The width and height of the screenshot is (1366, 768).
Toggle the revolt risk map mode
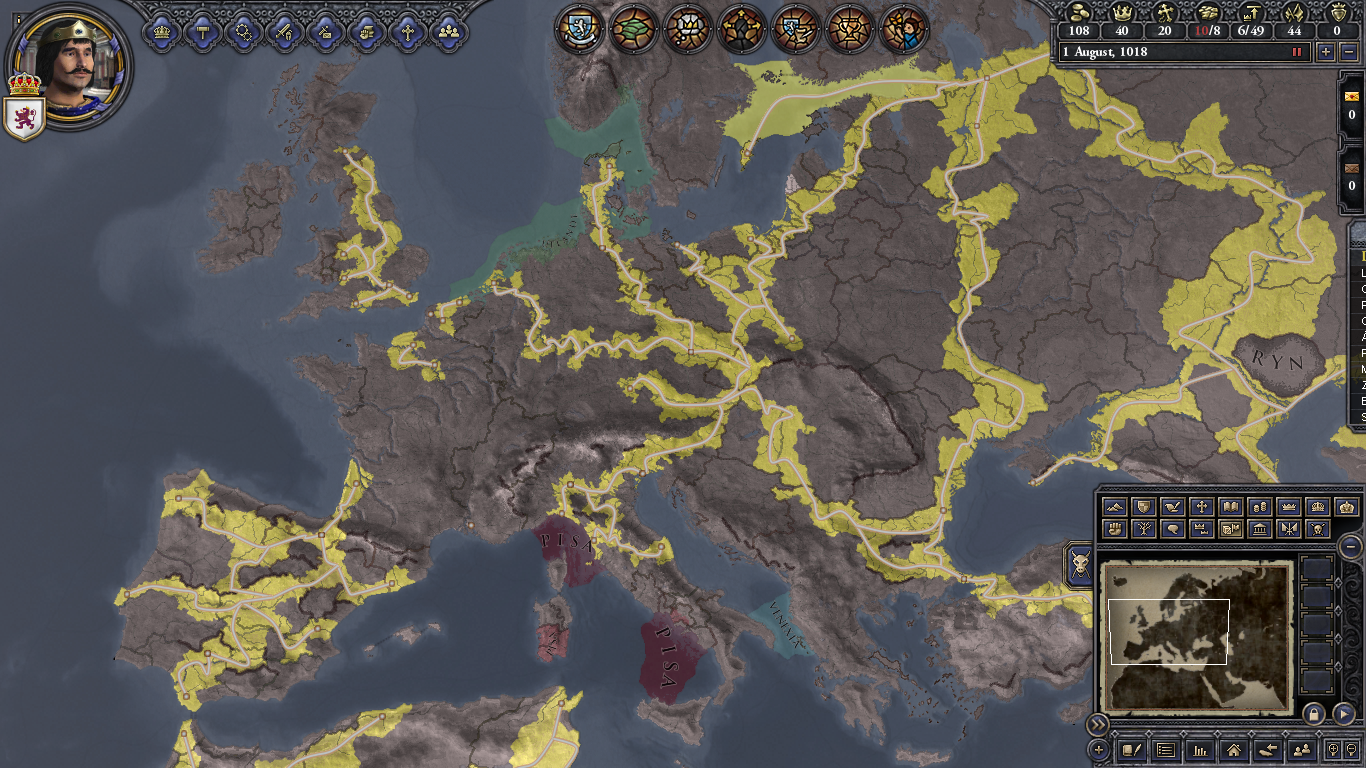pos(1115,529)
